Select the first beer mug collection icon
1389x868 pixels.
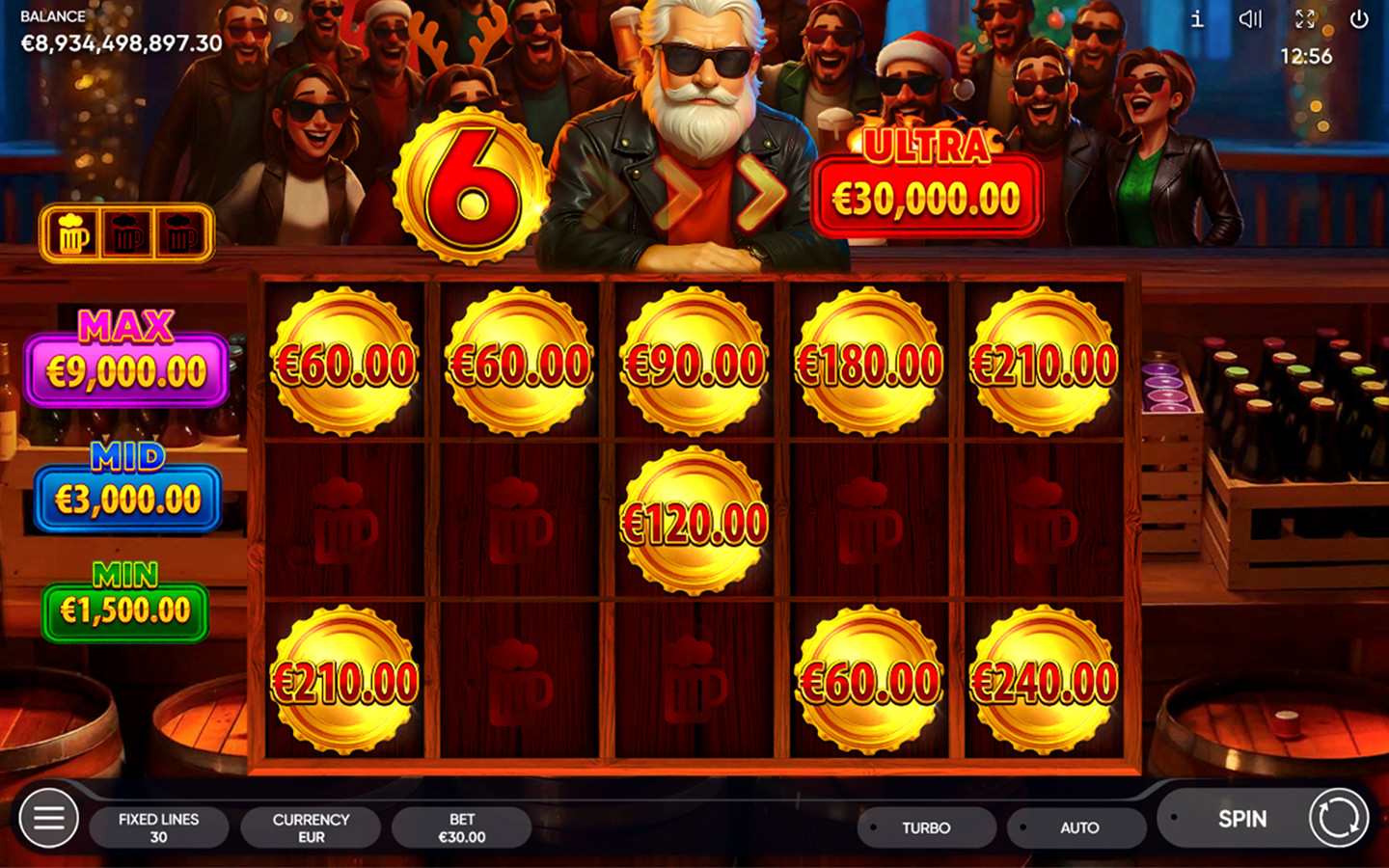[x=71, y=231]
